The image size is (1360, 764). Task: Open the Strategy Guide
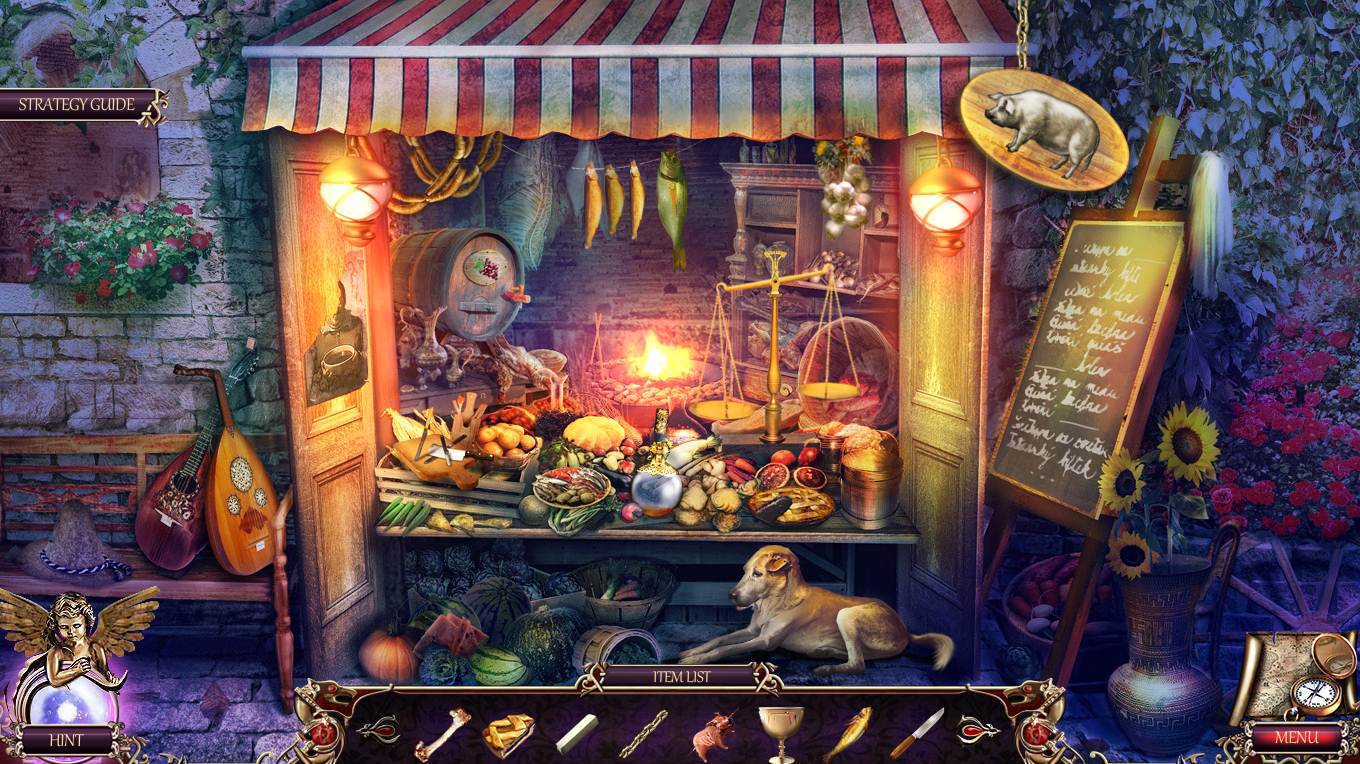tap(73, 104)
